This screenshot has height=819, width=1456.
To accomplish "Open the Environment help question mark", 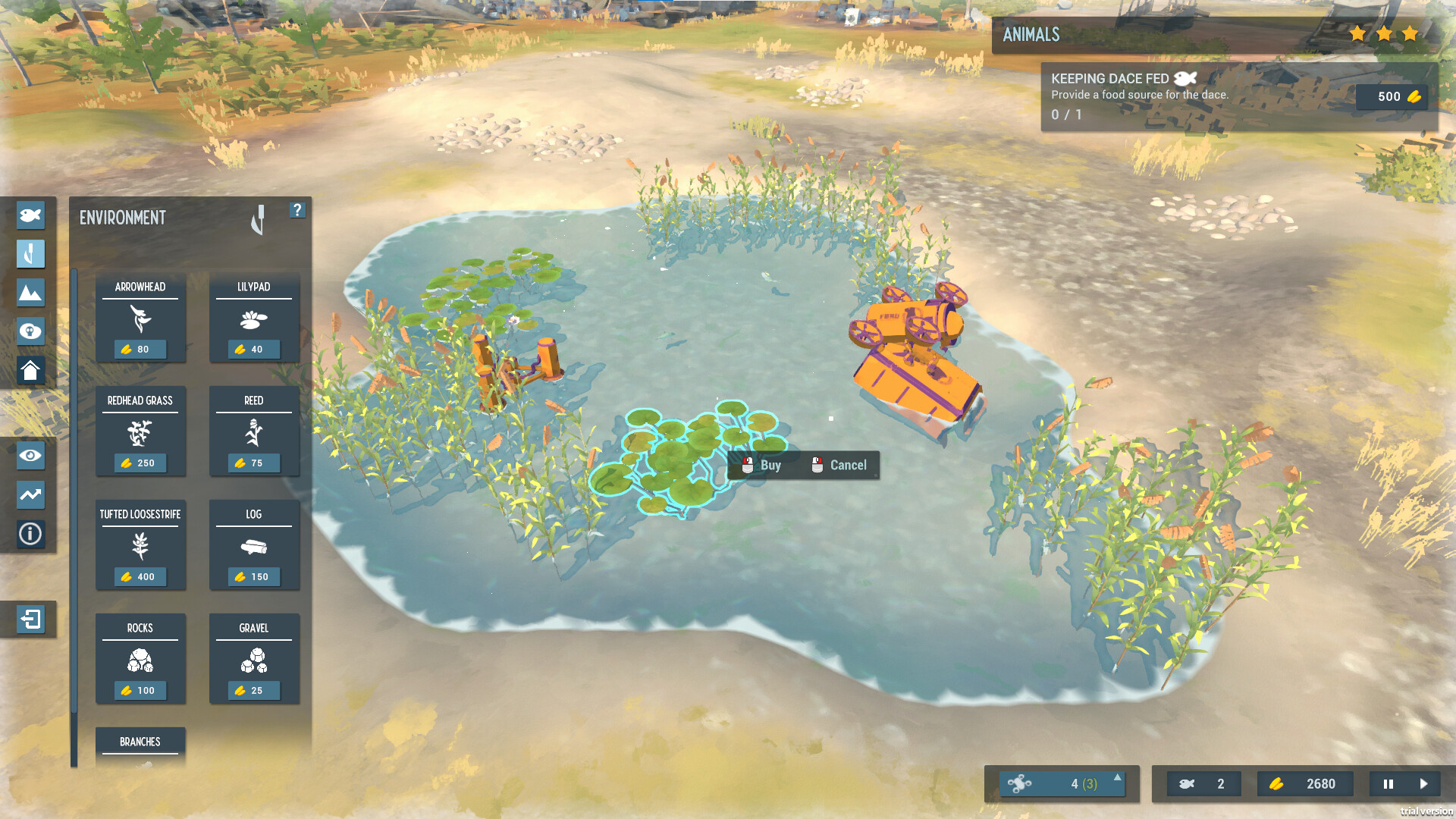I will coord(297,211).
